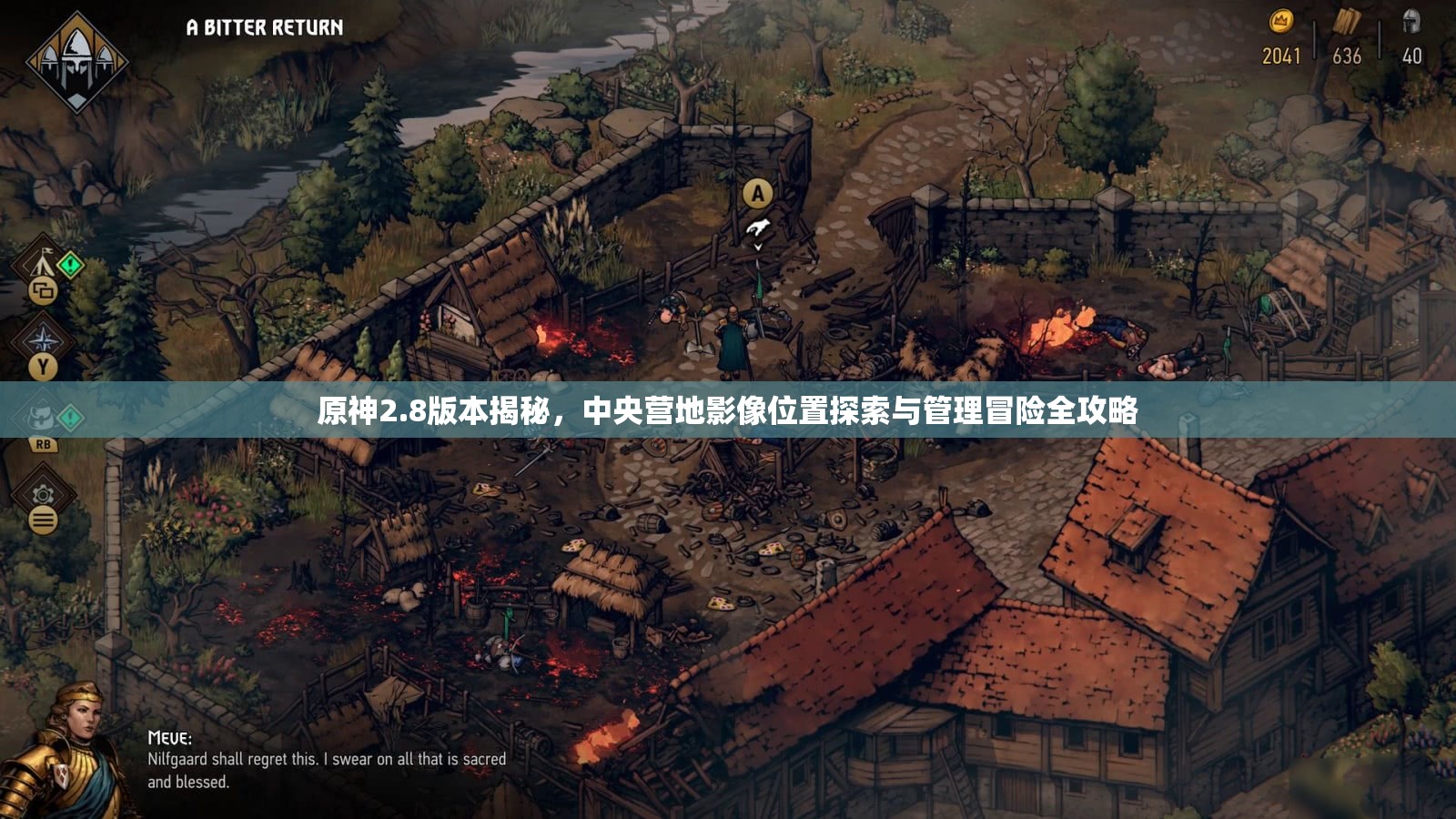Click Meve's dialogue text at the bottom

coord(328,767)
